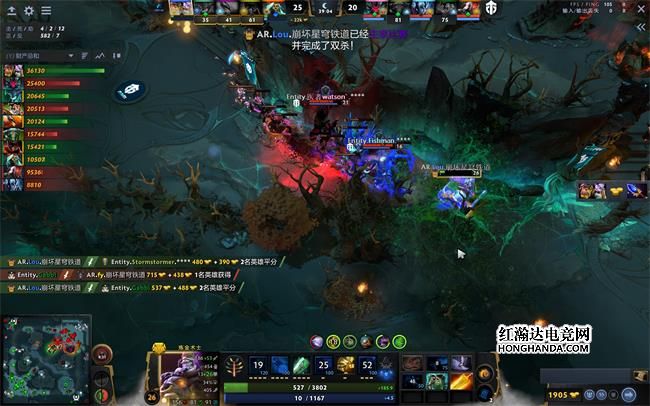
Task: Select the hero row showing 25400 net worth
Action: (x=14, y=83)
